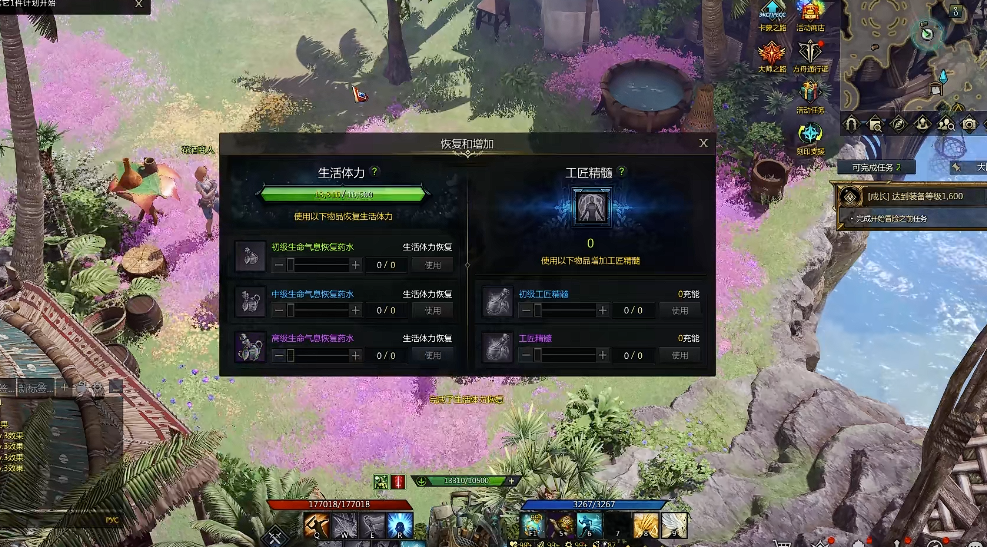
Task: Use the 初级工匠精髓 item
Action: (x=680, y=310)
